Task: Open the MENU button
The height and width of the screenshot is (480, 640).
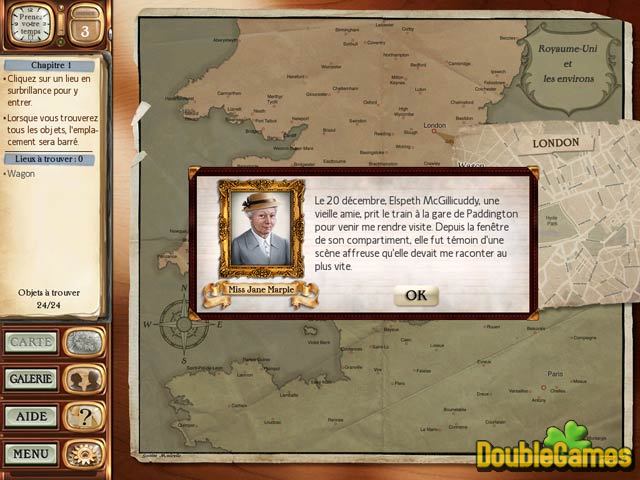Action: pyautogui.click(x=31, y=453)
